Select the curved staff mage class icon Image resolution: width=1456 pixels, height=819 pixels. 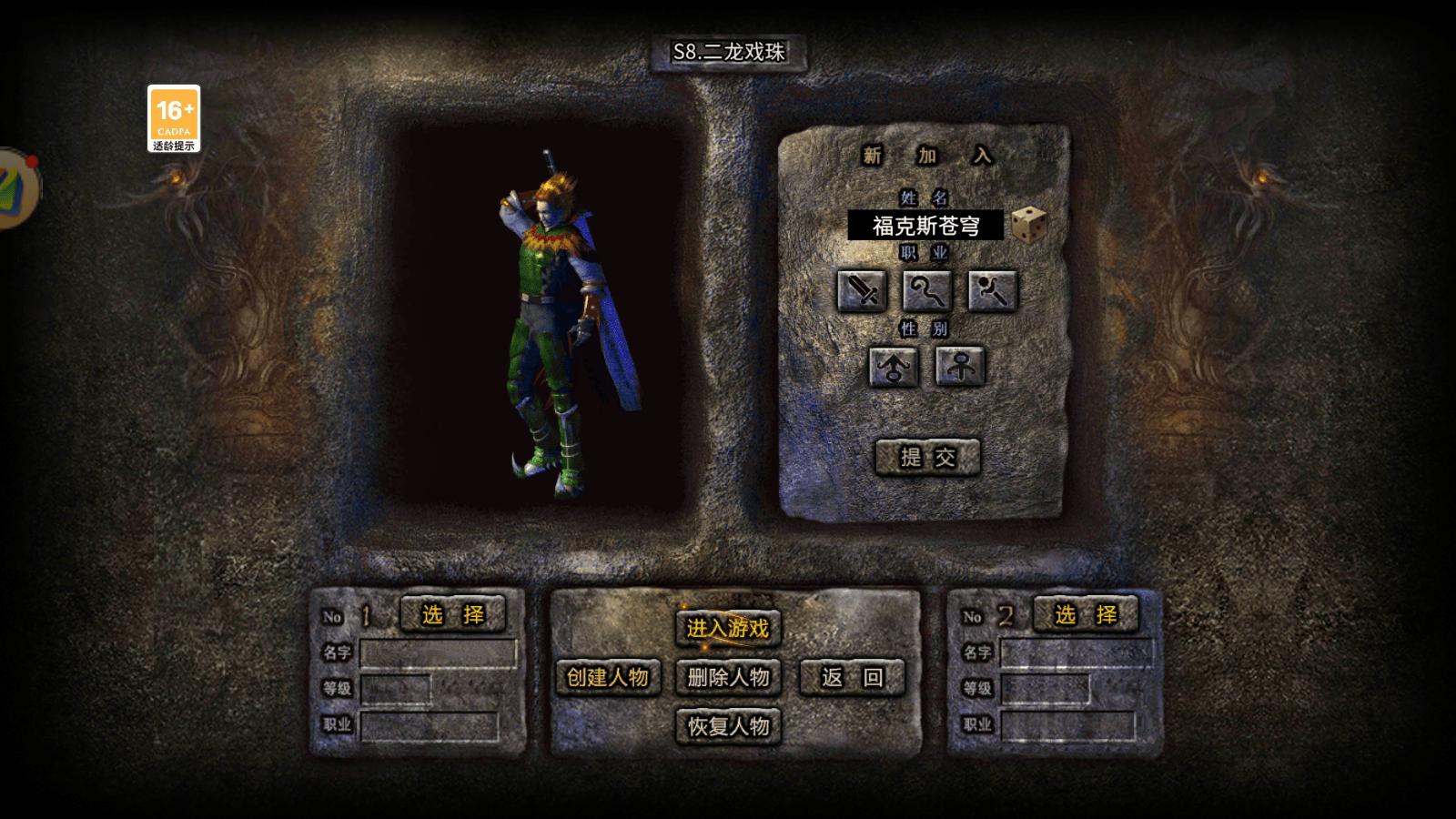point(926,291)
